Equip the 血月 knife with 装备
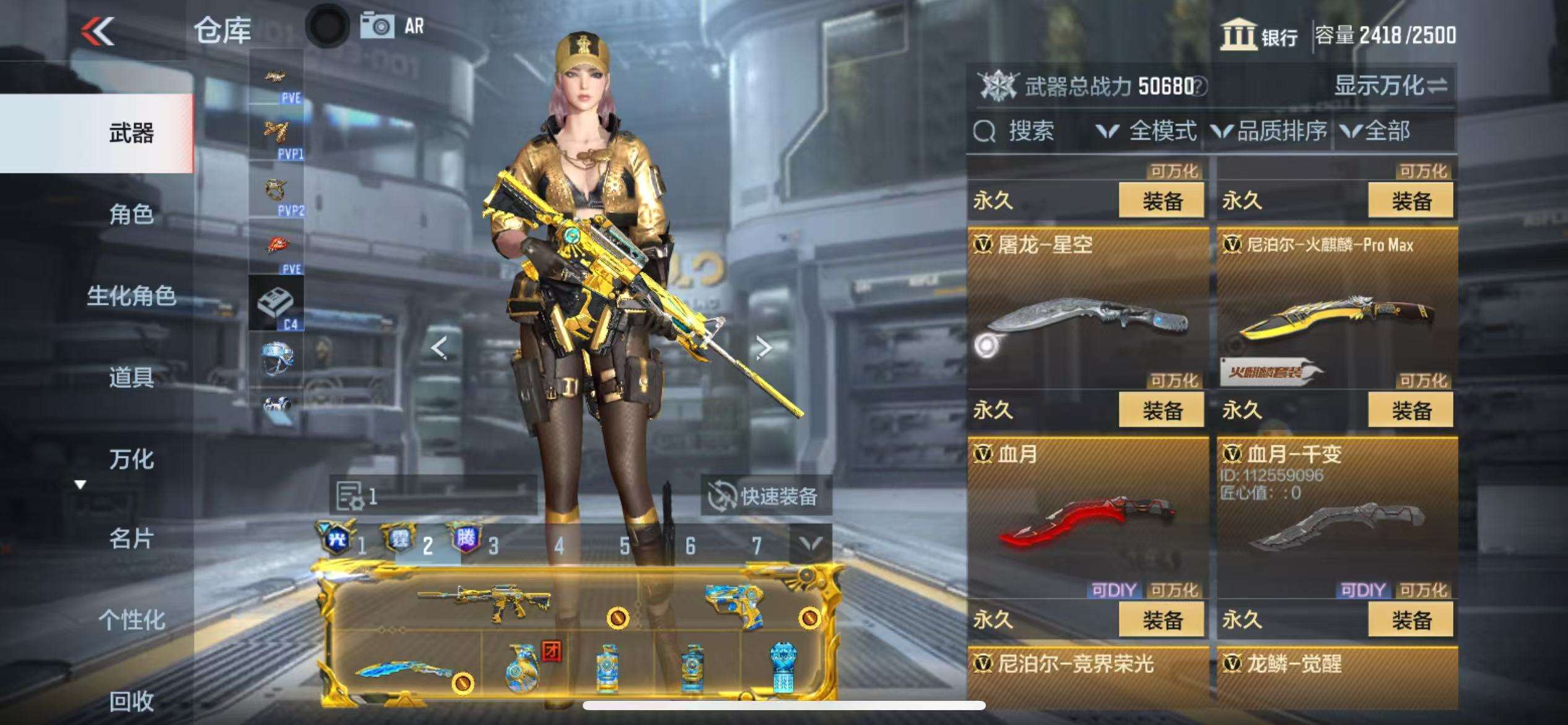 point(1161,620)
